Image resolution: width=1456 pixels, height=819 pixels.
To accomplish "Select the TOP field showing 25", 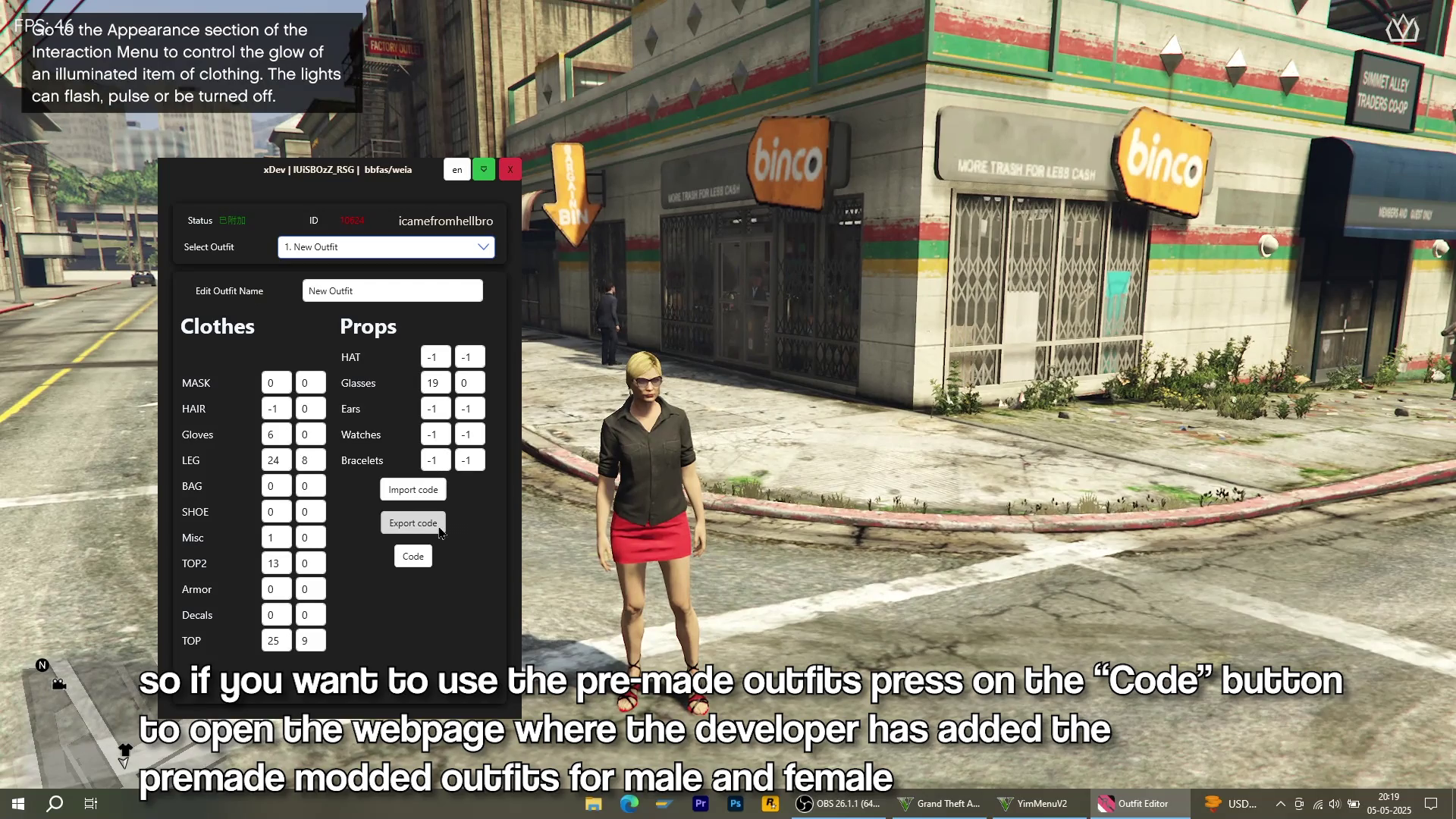I will 276,641.
